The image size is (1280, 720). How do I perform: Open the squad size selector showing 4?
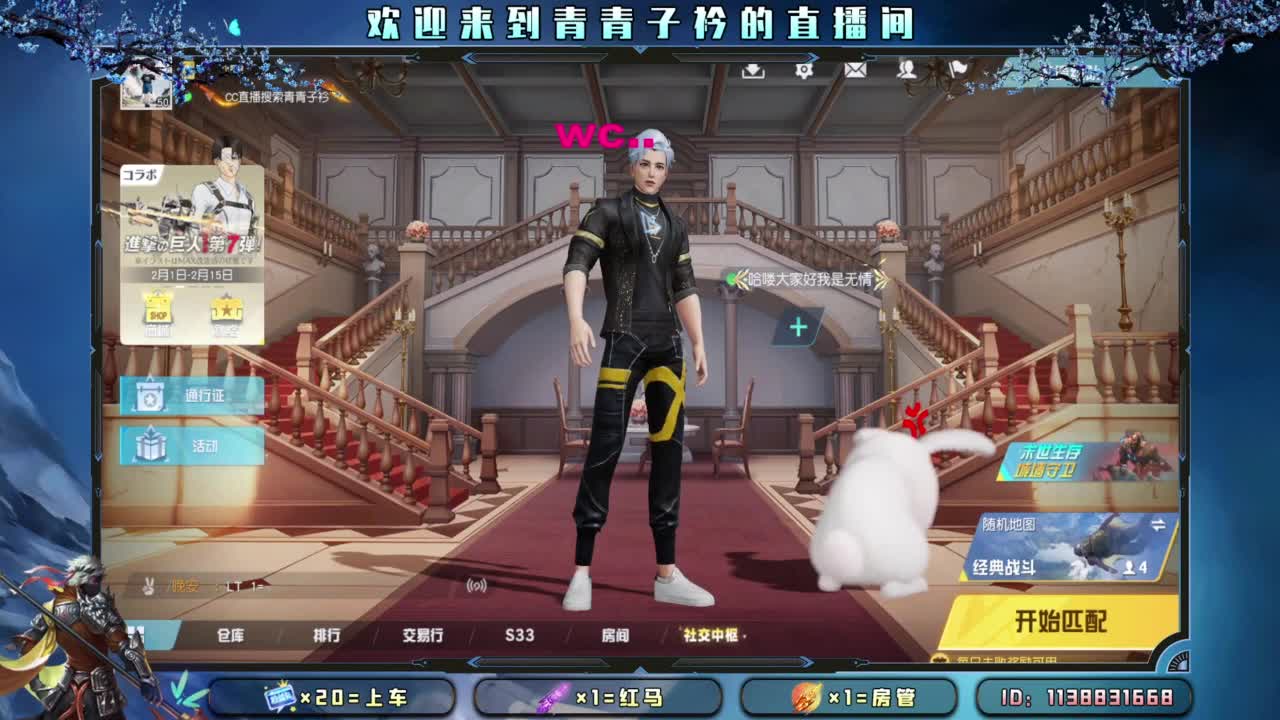click(1136, 566)
